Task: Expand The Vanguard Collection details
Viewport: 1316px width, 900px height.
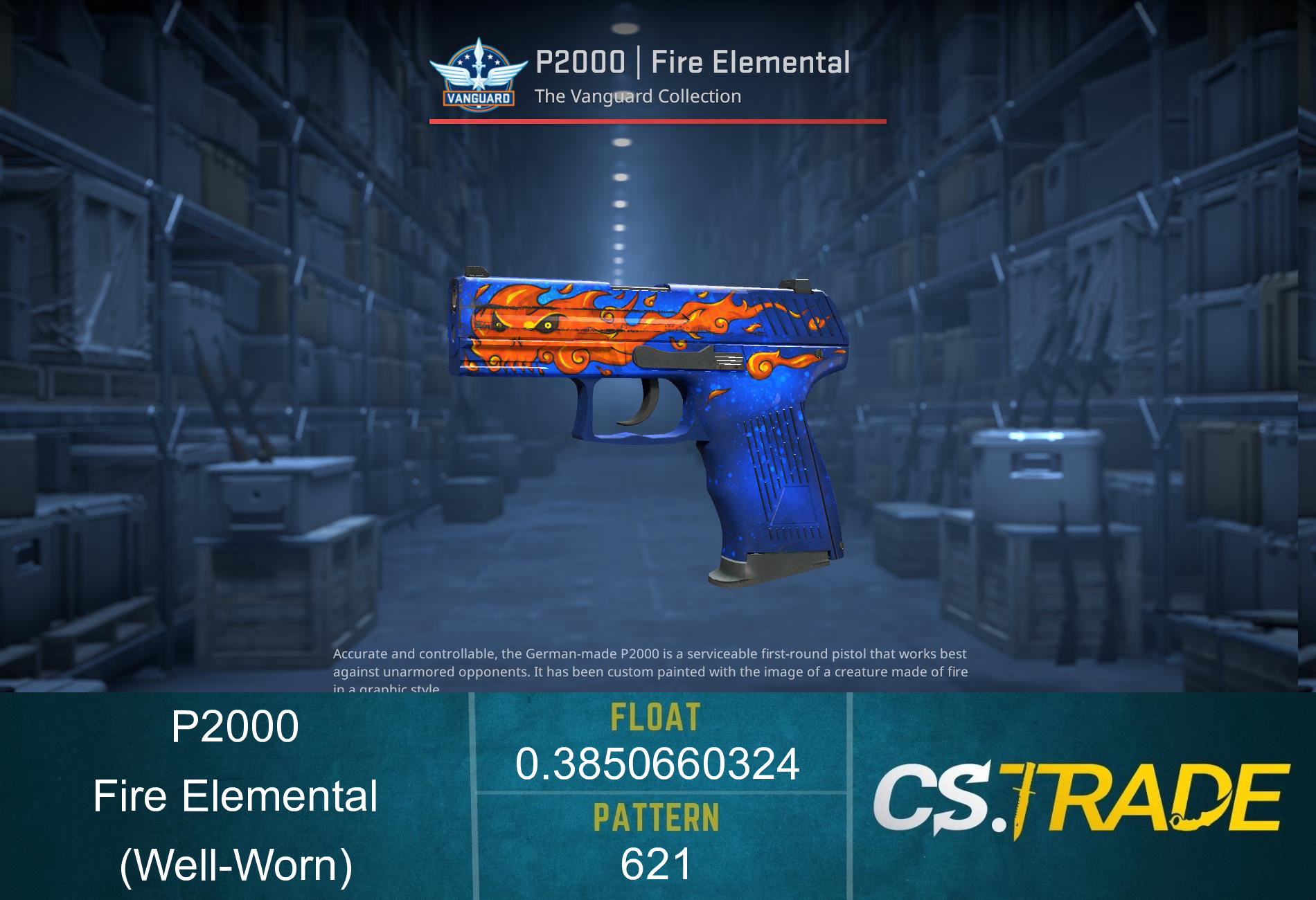Action: (x=641, y=97)
